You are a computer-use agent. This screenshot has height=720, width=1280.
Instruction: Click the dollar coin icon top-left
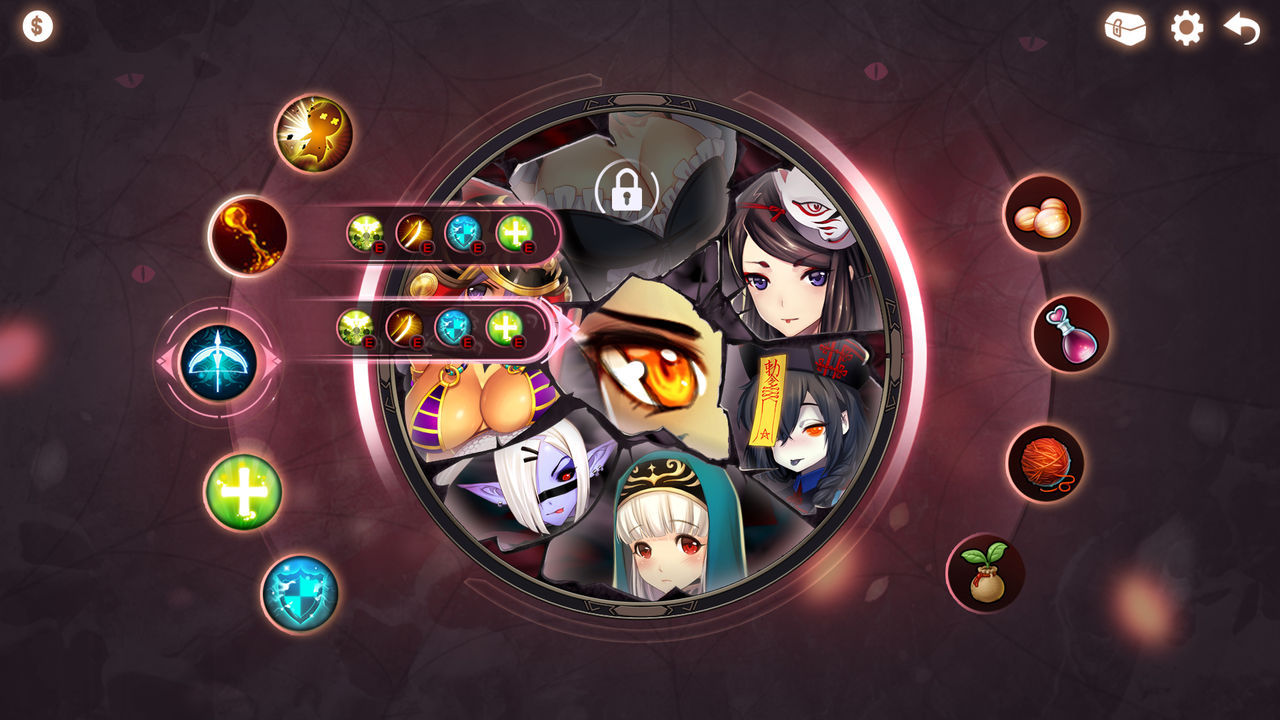pos(37,25)
